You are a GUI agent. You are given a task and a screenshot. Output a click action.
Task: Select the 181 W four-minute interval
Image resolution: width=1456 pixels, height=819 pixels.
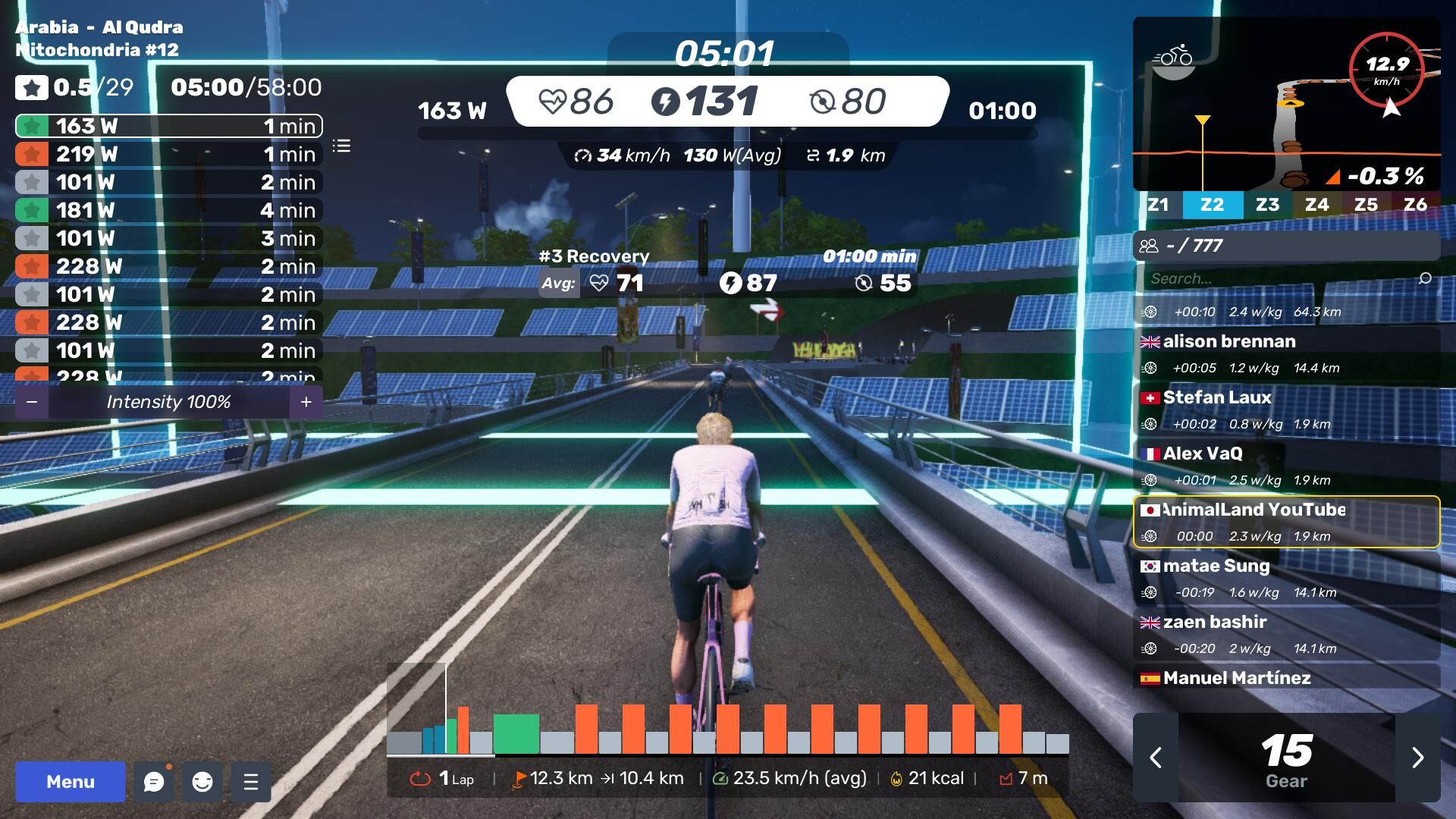[168, 210]
